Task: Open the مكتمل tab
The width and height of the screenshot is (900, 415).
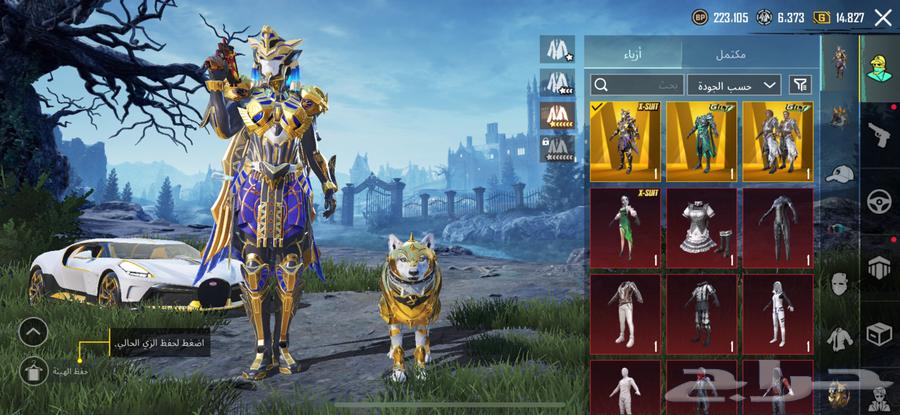Action: pyautogui.click(x=731, y=54)
